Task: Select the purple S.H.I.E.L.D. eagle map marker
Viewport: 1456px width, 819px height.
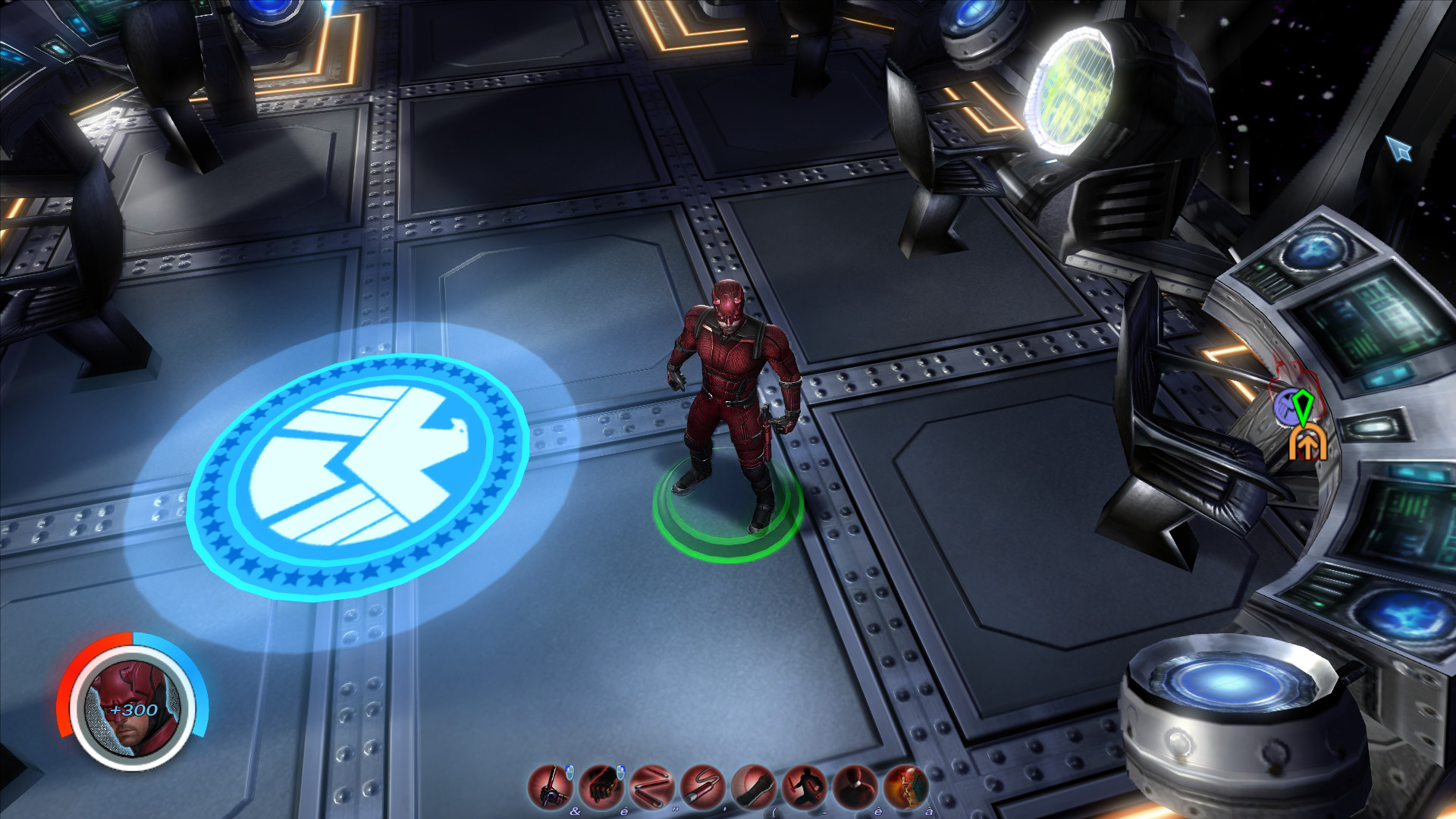Action: pyautogui.click(x=1286, y=407)
